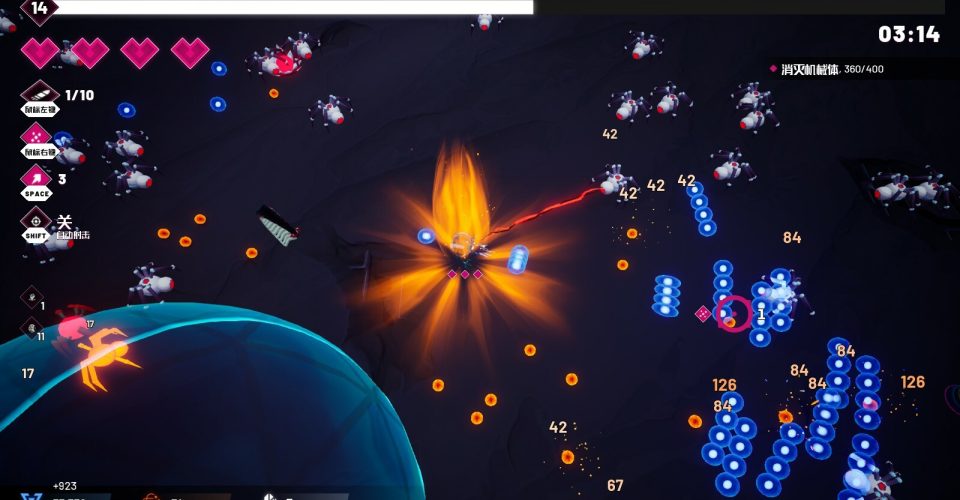Image resolution: width=960 pixels, height=500 pixels.
Task: Activate the pink dice secondary ability icon
Action: tap(37, 138)
